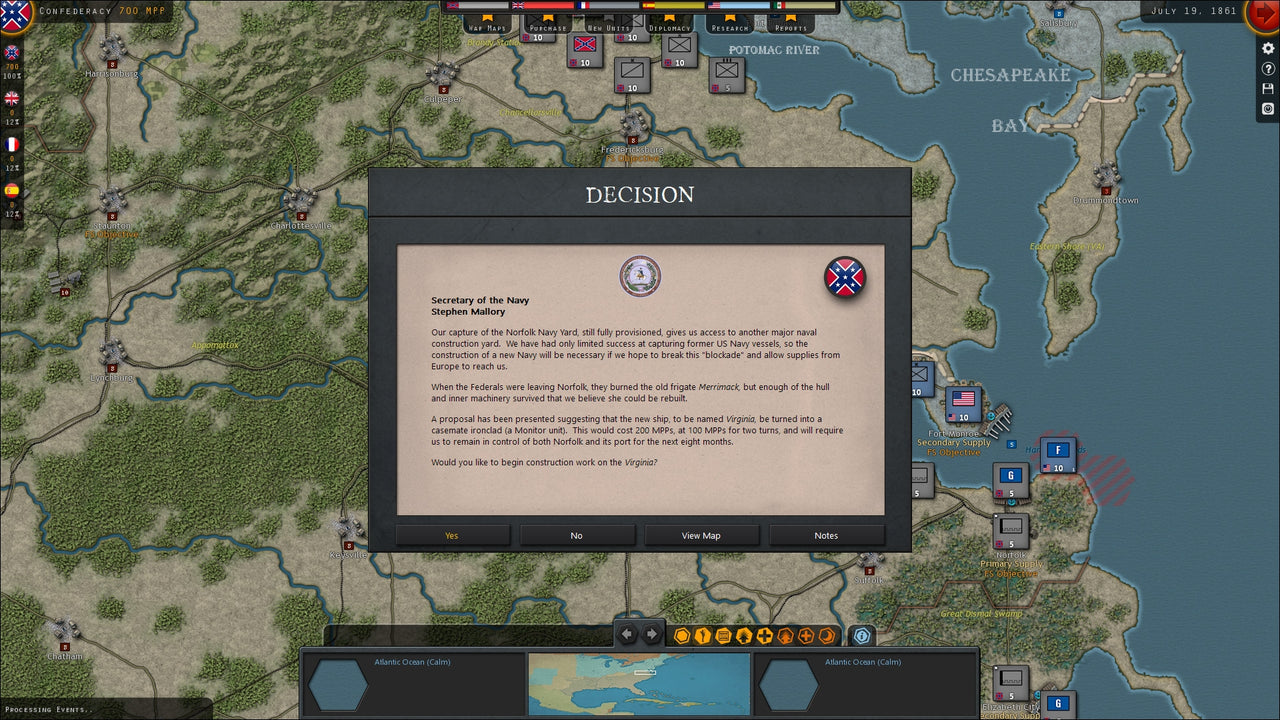The image size is (1280, 720).
Task: Click the blue info hexagon icon
Action: 861,635
